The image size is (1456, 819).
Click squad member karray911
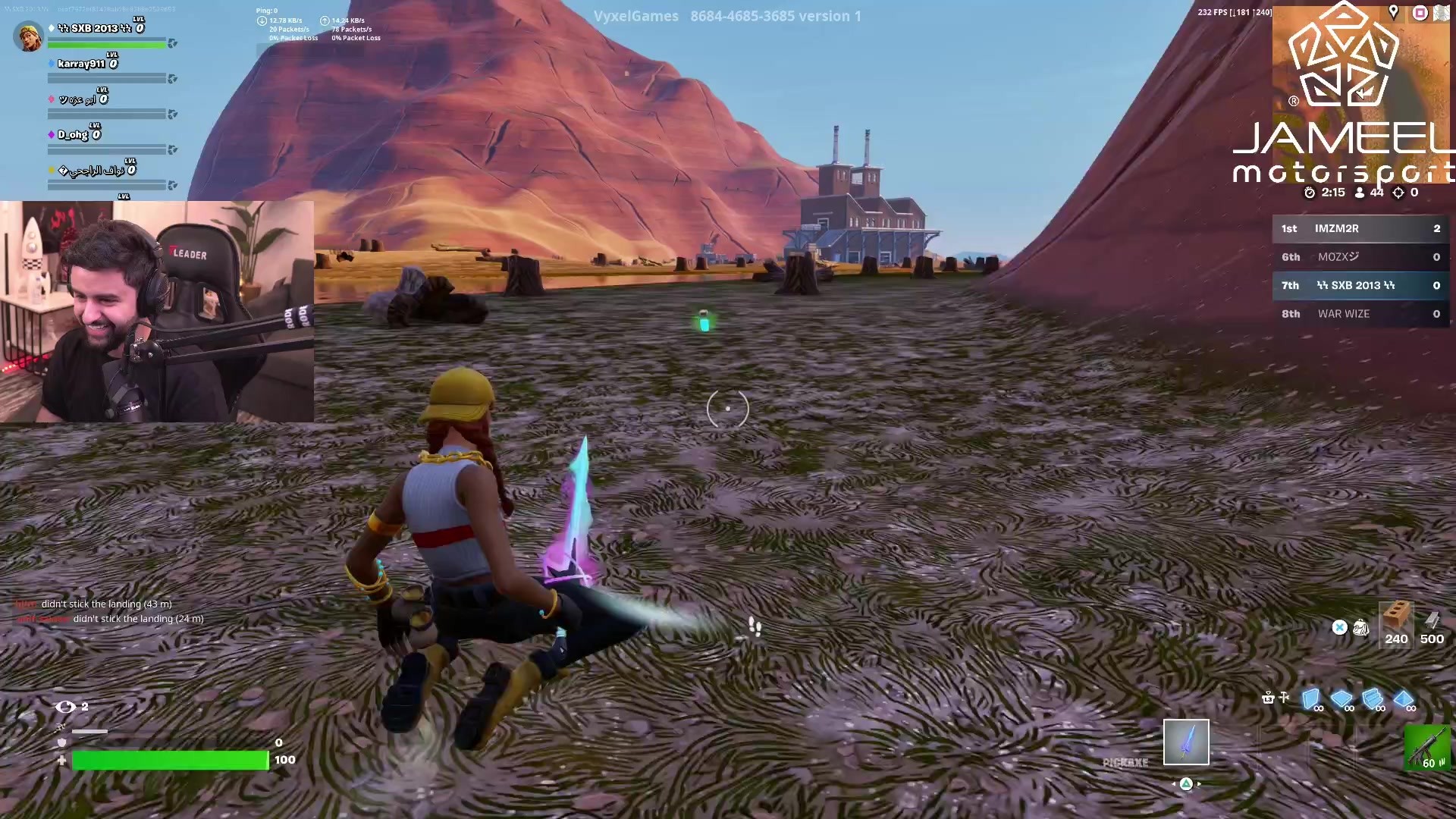[x=82, y=64]
